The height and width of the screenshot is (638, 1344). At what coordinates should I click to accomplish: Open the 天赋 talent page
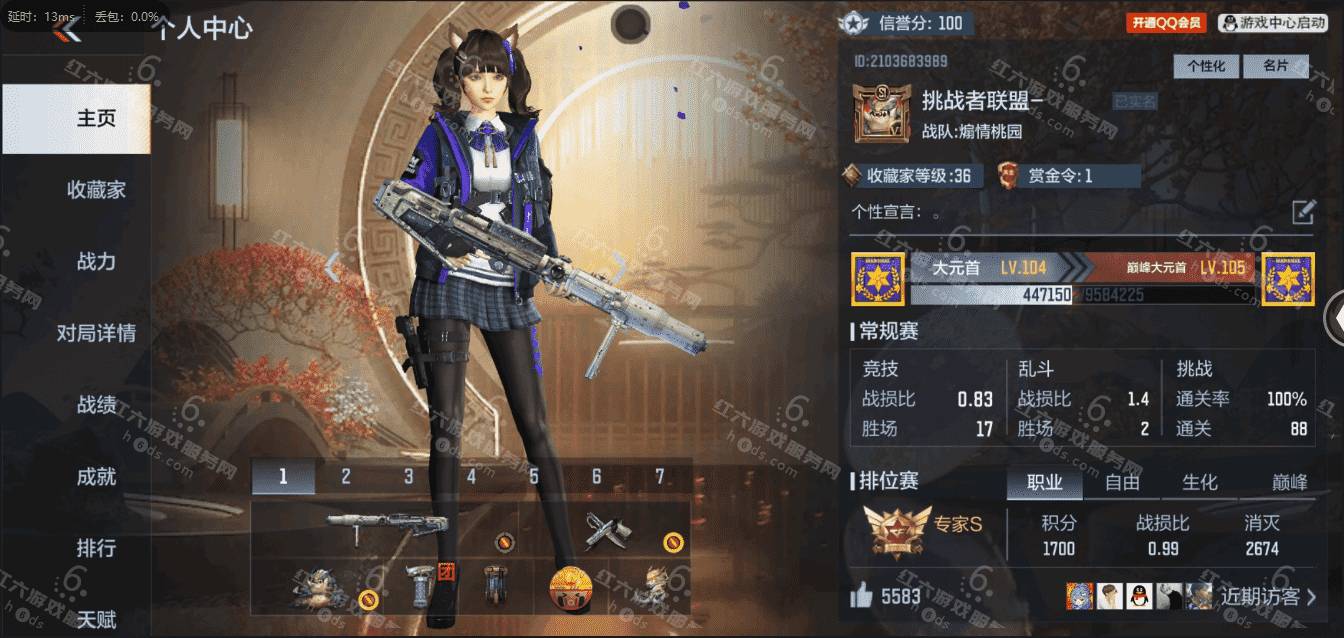coord(96,620)
